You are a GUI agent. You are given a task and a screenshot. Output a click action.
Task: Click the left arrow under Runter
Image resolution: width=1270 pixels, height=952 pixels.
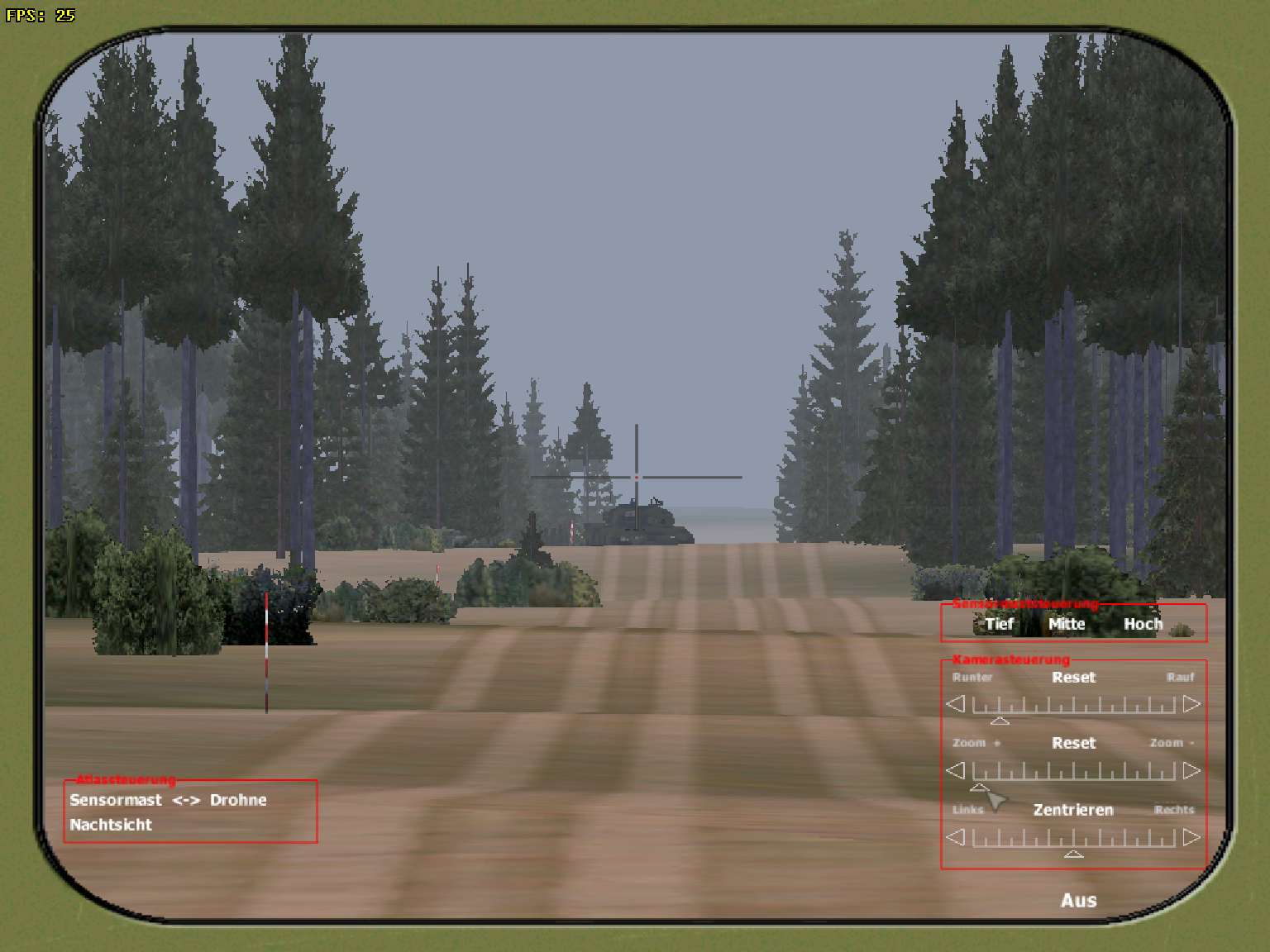(x=956, y=705)
